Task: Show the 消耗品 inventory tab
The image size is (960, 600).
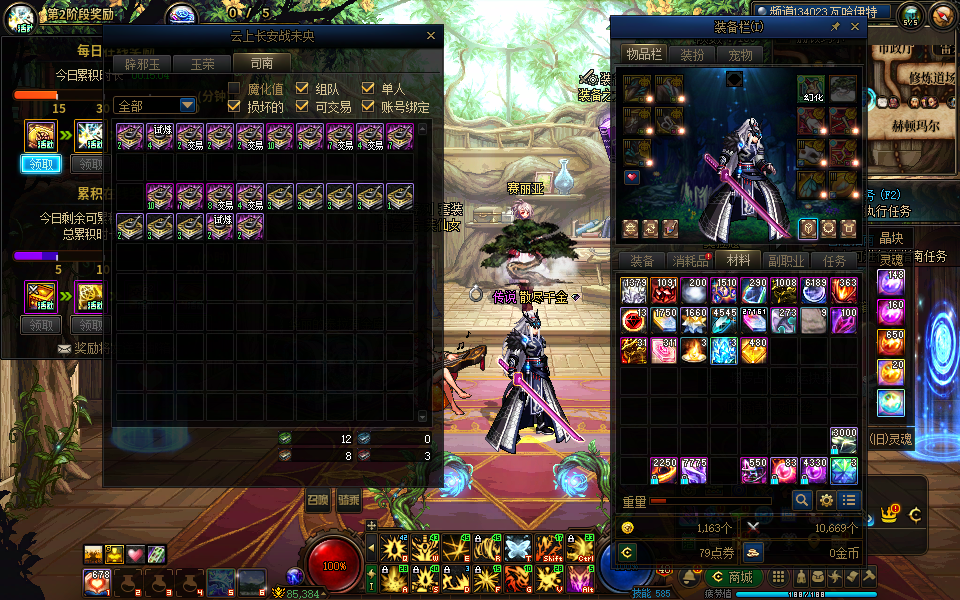Action: (x=690, y=261)
